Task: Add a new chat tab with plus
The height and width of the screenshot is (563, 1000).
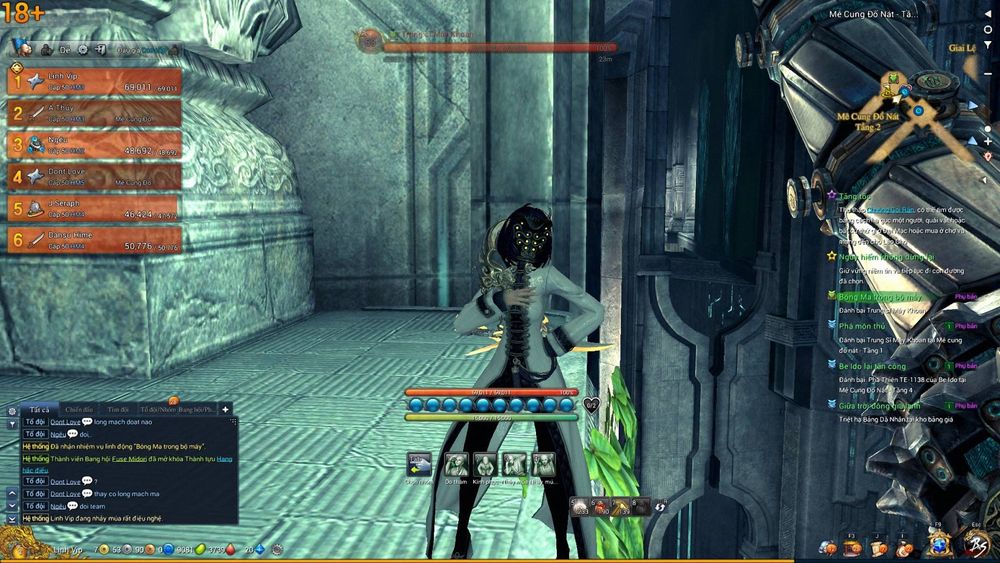Action: click(x=226, y=409)
